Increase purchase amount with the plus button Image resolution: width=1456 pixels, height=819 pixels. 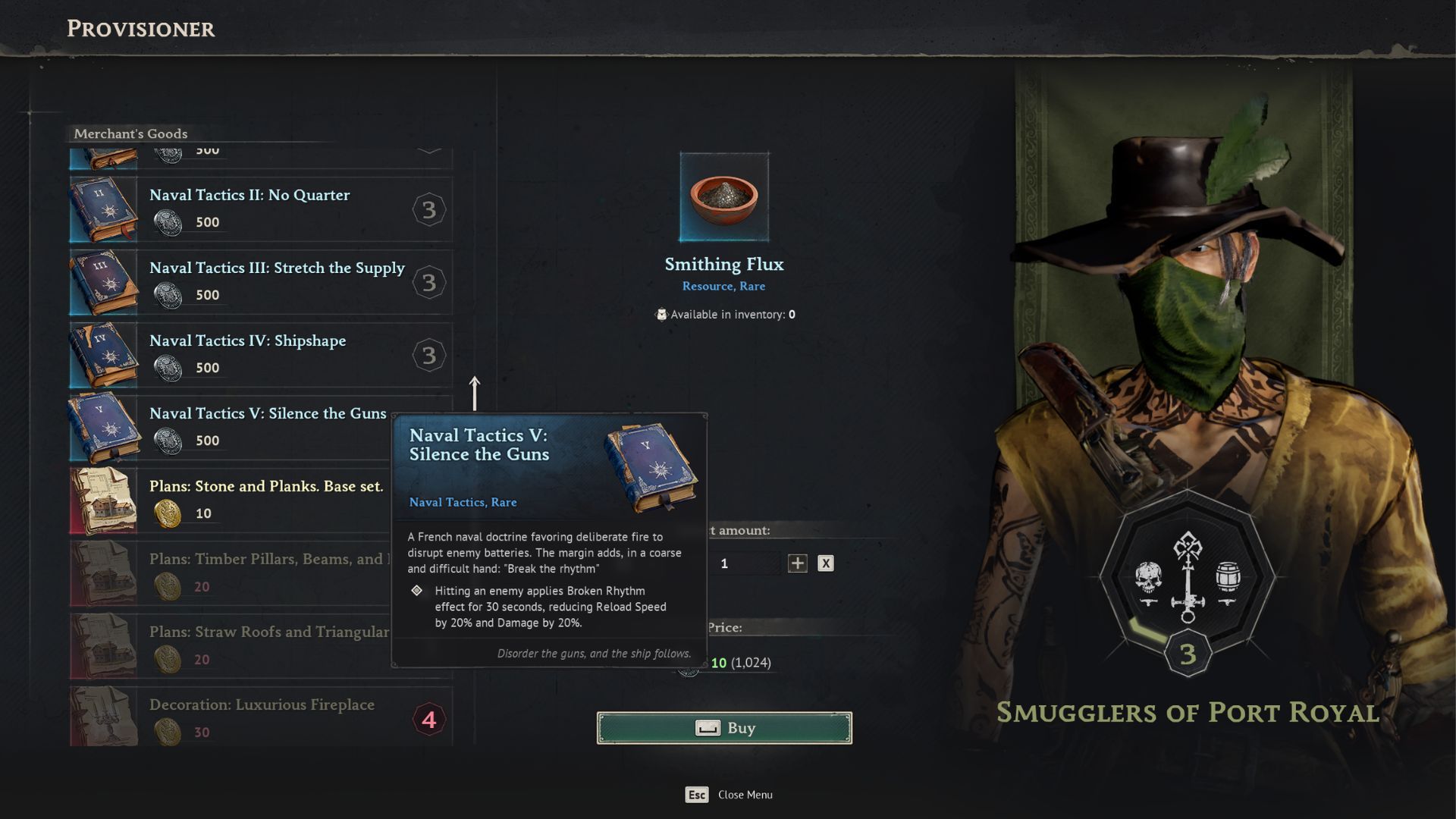point(797,563)
